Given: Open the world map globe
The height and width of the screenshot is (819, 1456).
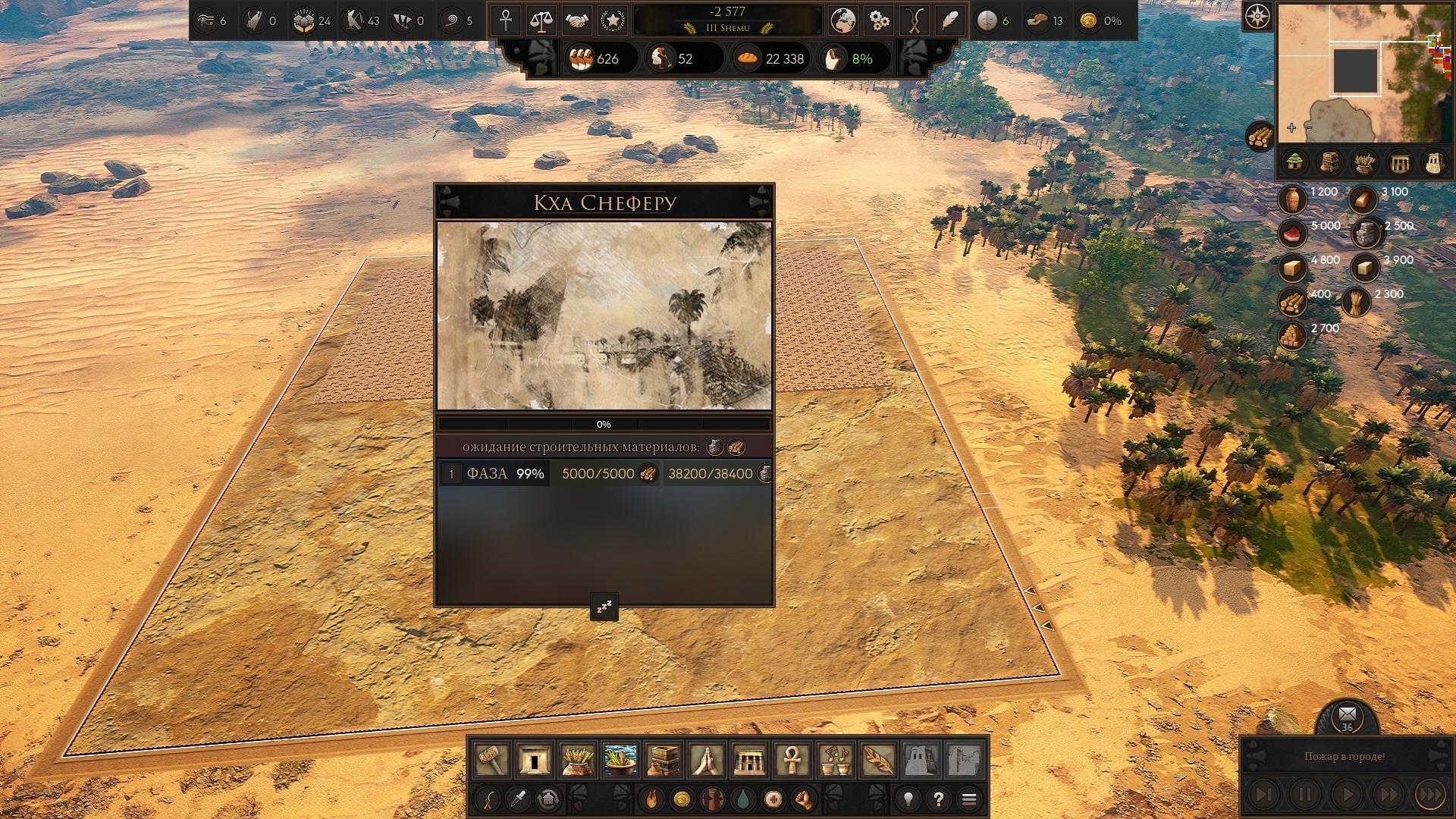Looking at the screenshot, I should coord(843,20).
